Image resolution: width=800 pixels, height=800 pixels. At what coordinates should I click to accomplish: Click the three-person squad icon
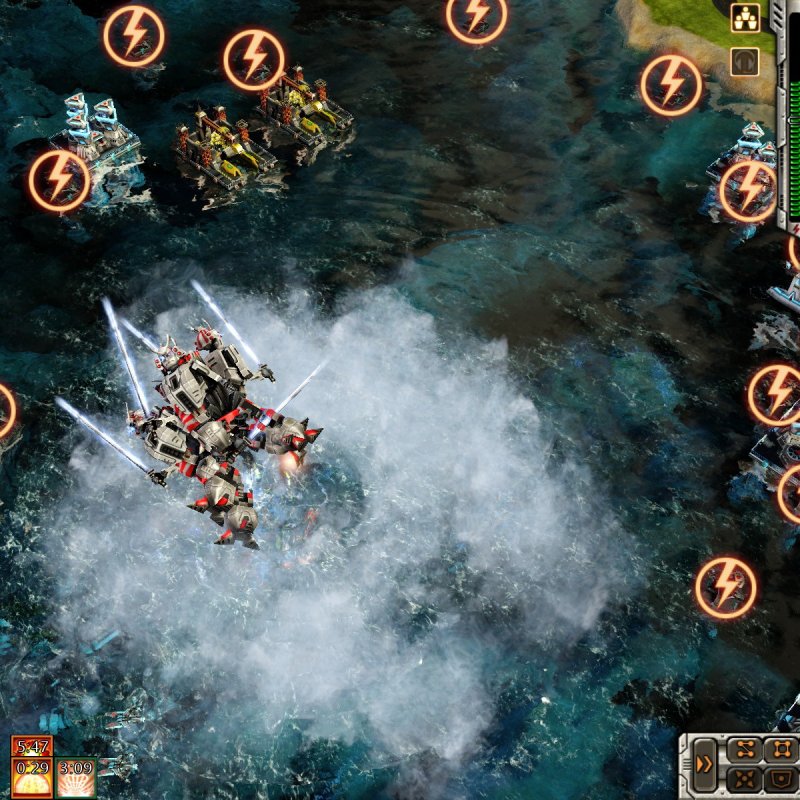[745, 17]
